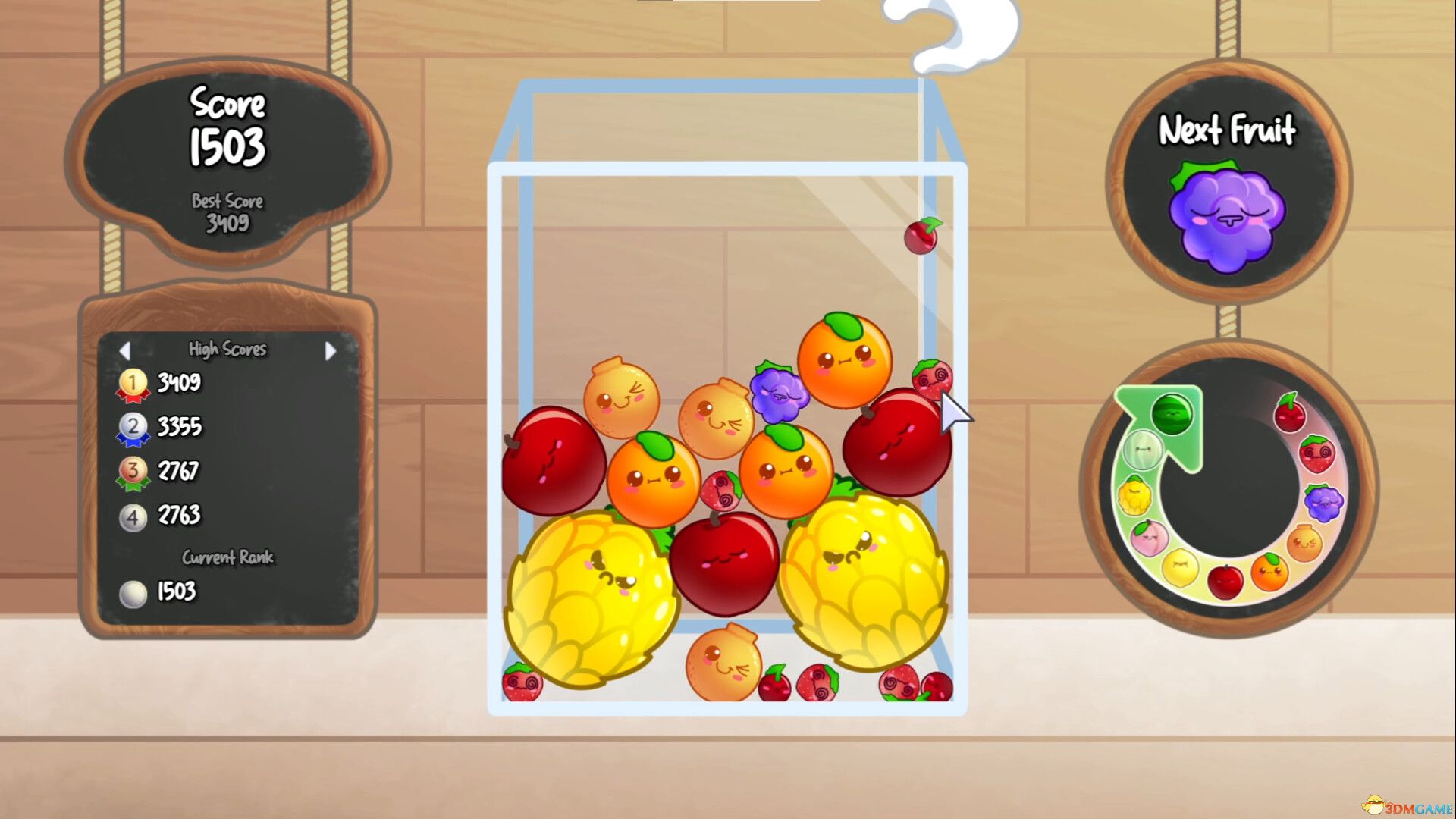This screenshot has width=1456, height=819.
Task: Select the watermelon icon on the fruit wheel
Action: pyautogui.click(x=1171, y=413)
